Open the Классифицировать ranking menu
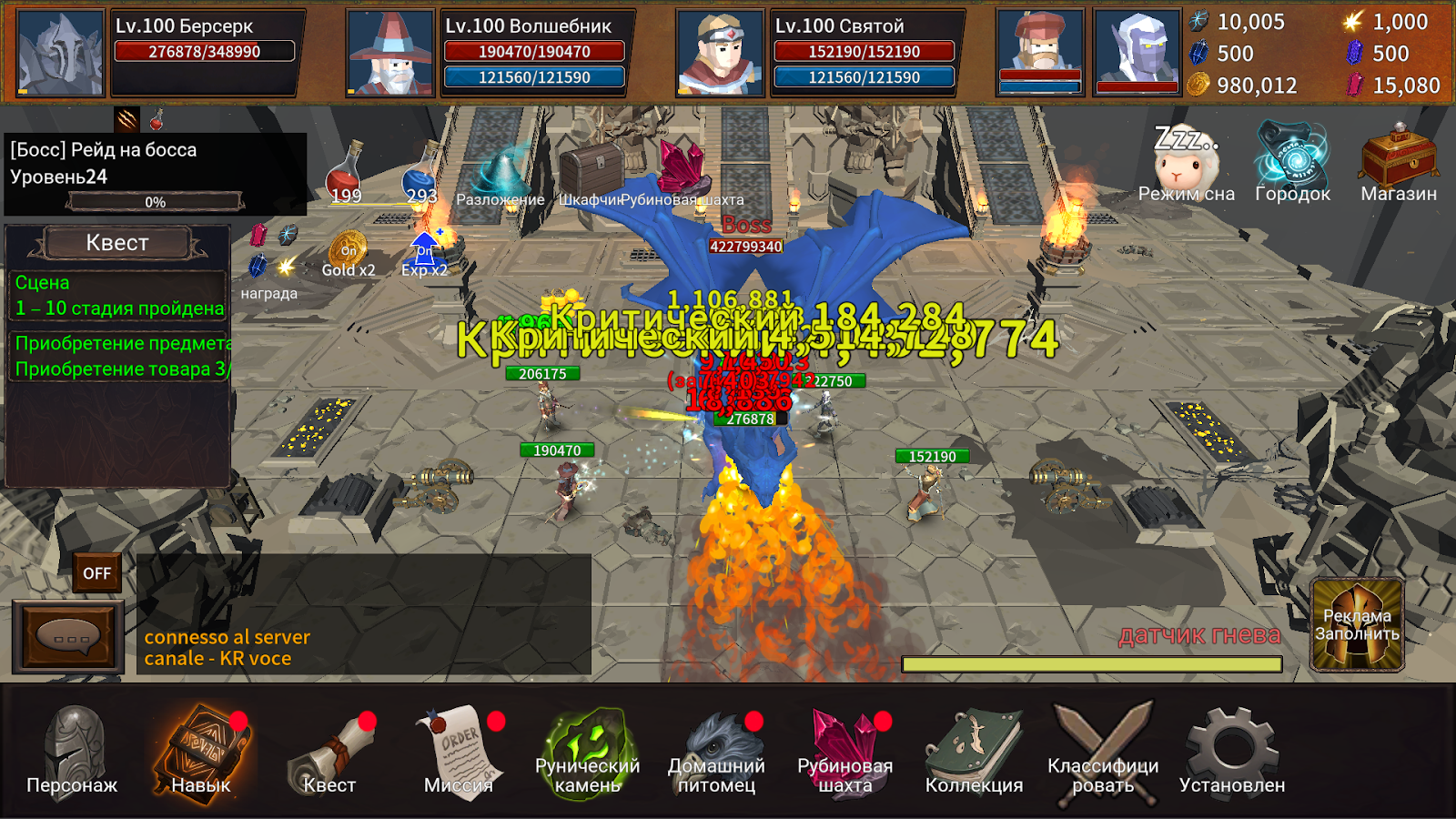Viewport: 1456px width, 819px height. pos(1103,753)
